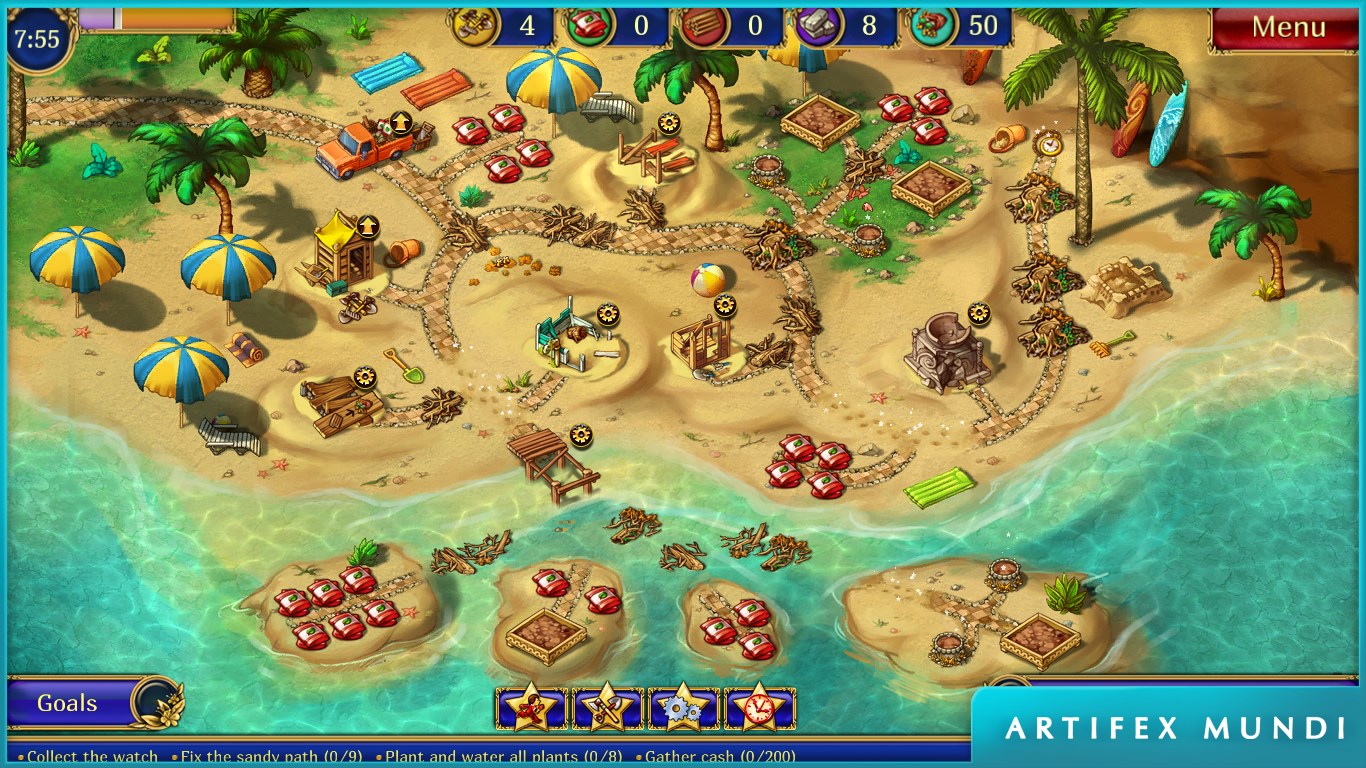Open the Goals panel
This screenshot has height=768, width=1366.
coord(68,703)
